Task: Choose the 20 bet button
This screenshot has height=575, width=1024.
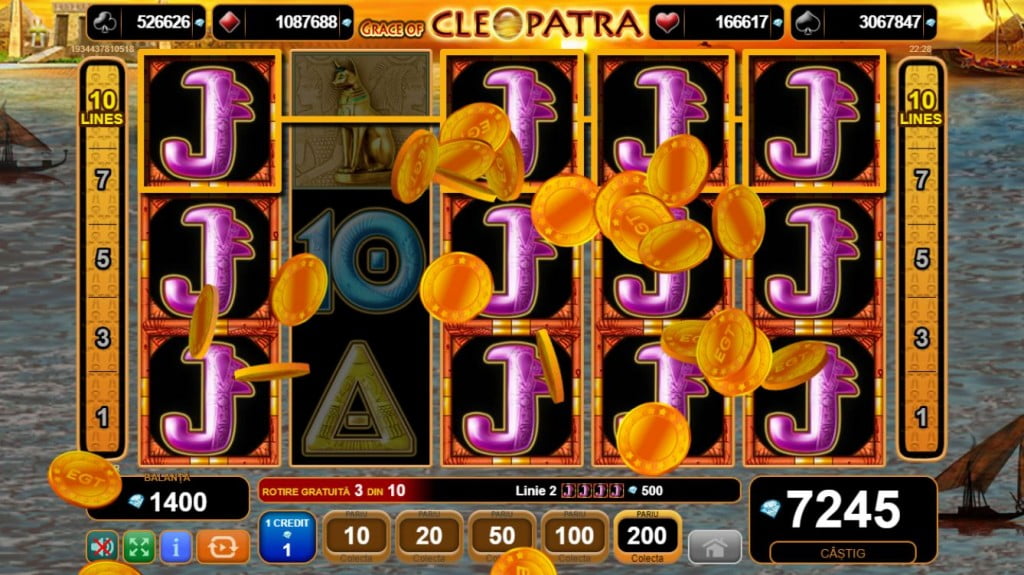Action: [x=429, y=538]
